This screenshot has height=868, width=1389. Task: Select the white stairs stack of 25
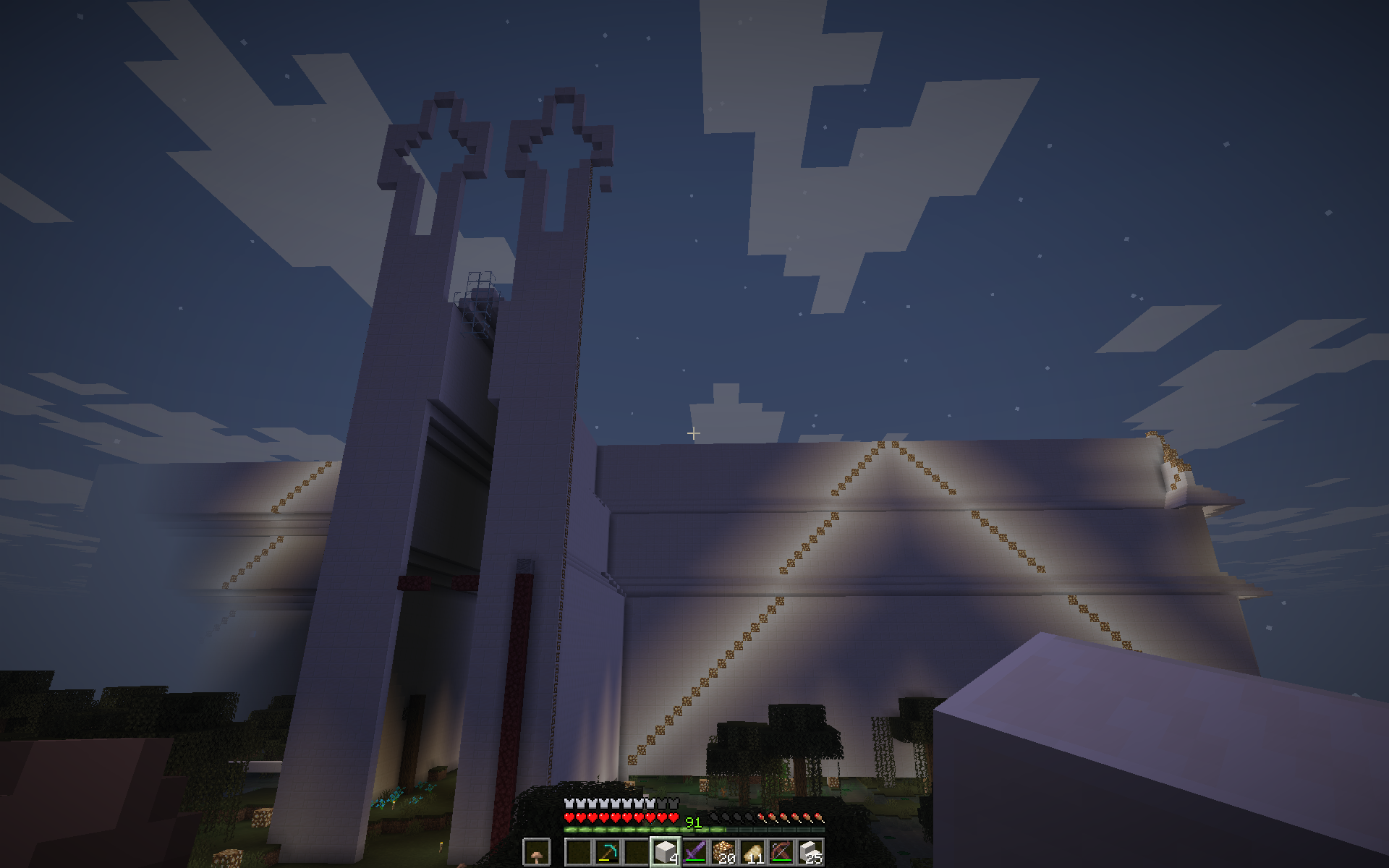point(811,852)
